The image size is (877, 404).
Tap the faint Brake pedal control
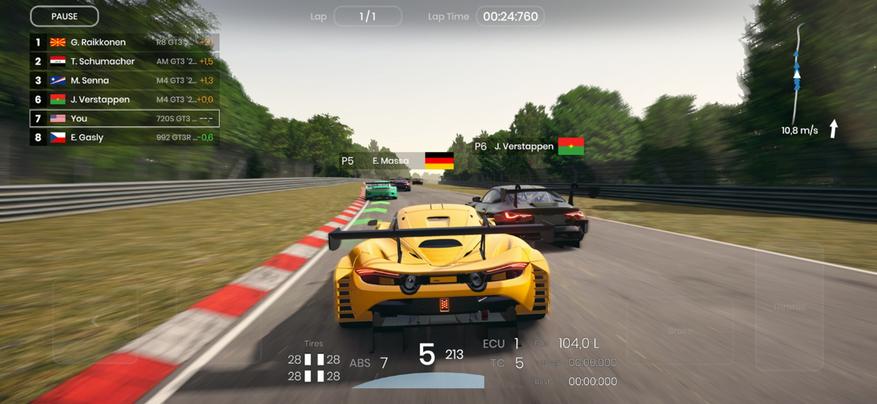(x=680, y=330)
